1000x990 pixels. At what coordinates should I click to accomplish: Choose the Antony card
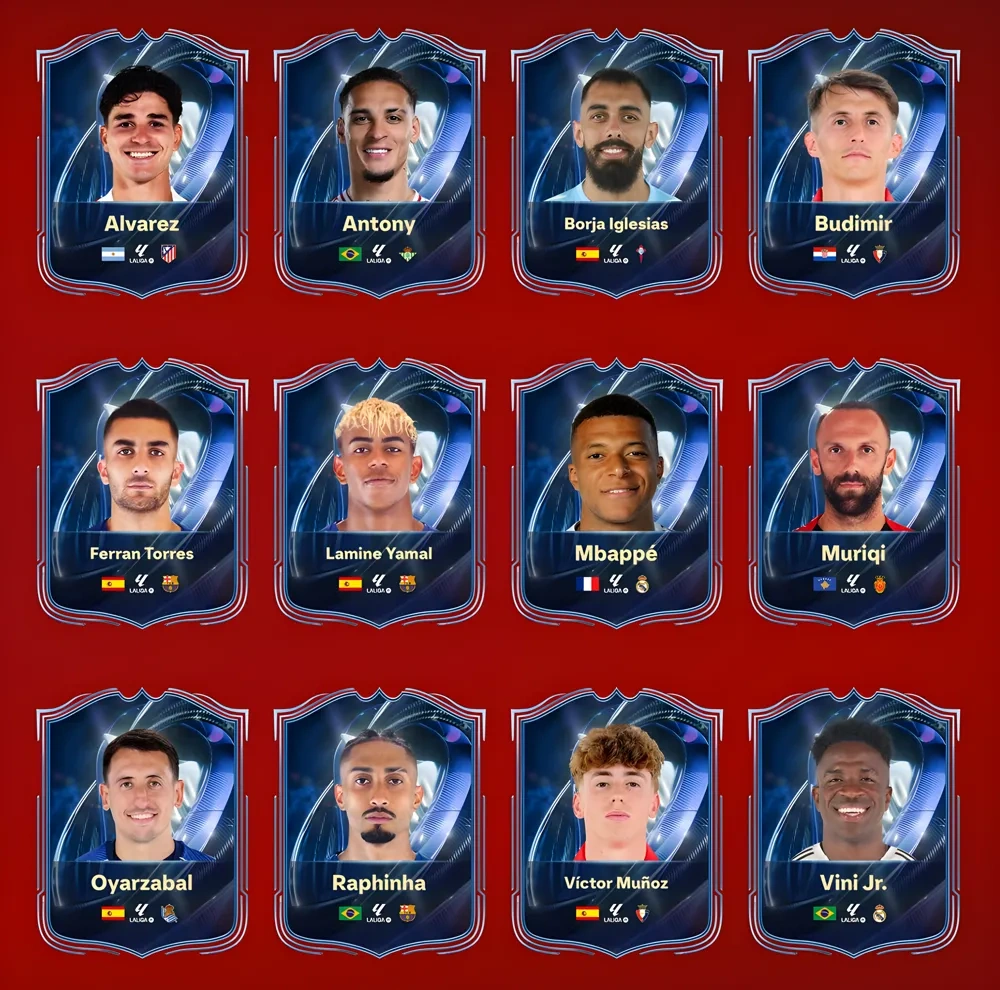pyautogui.click(x=379, y=165)
